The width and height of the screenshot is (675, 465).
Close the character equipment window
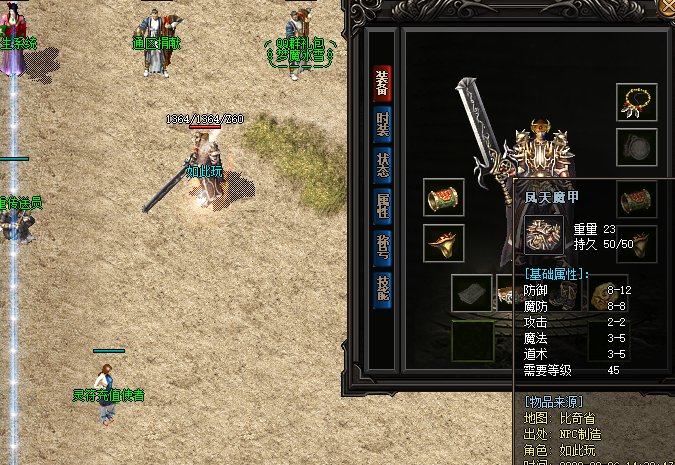pyautogui.click(x=668, y=6)
